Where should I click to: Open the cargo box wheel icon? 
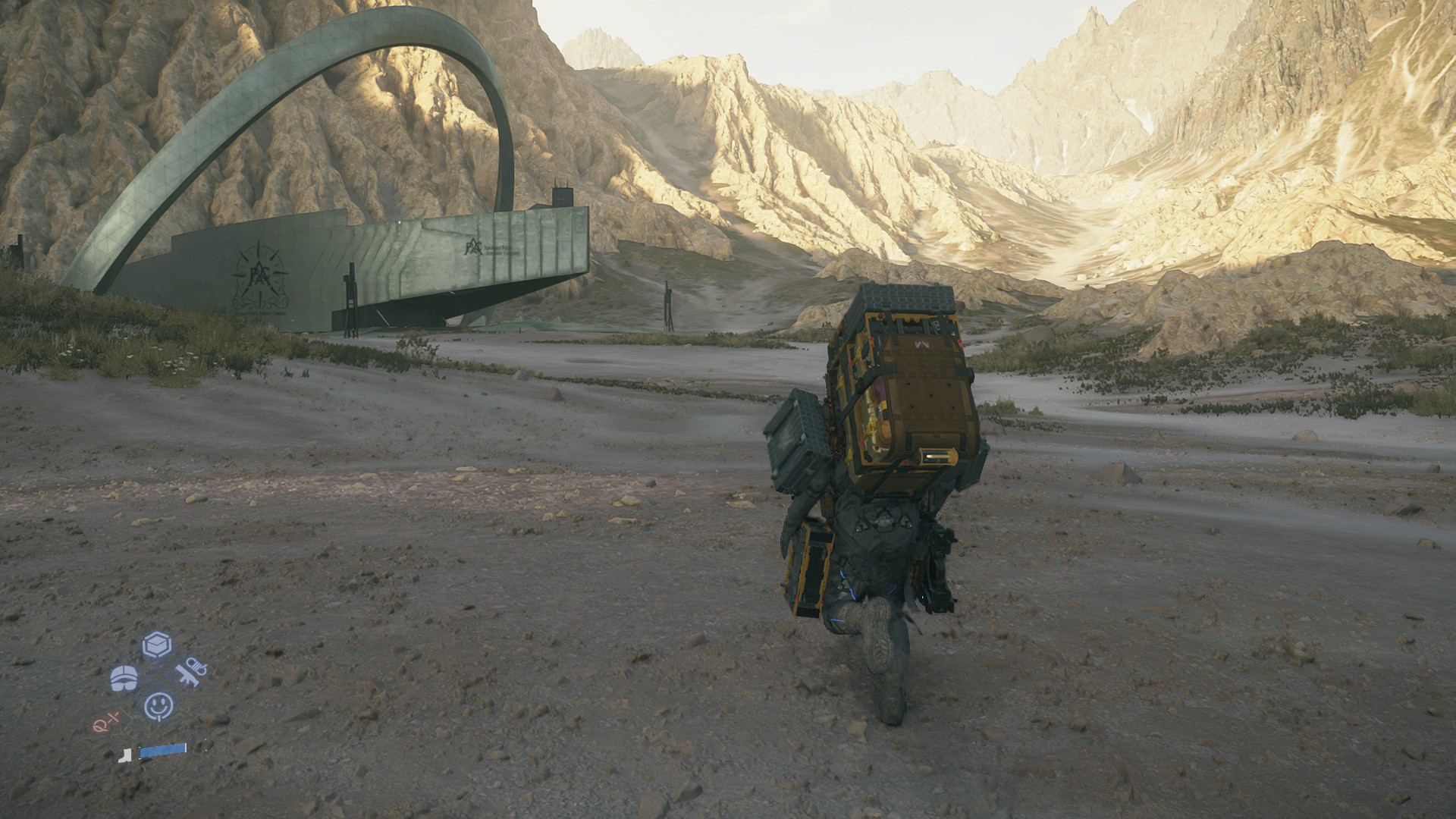tap(157, 645)
